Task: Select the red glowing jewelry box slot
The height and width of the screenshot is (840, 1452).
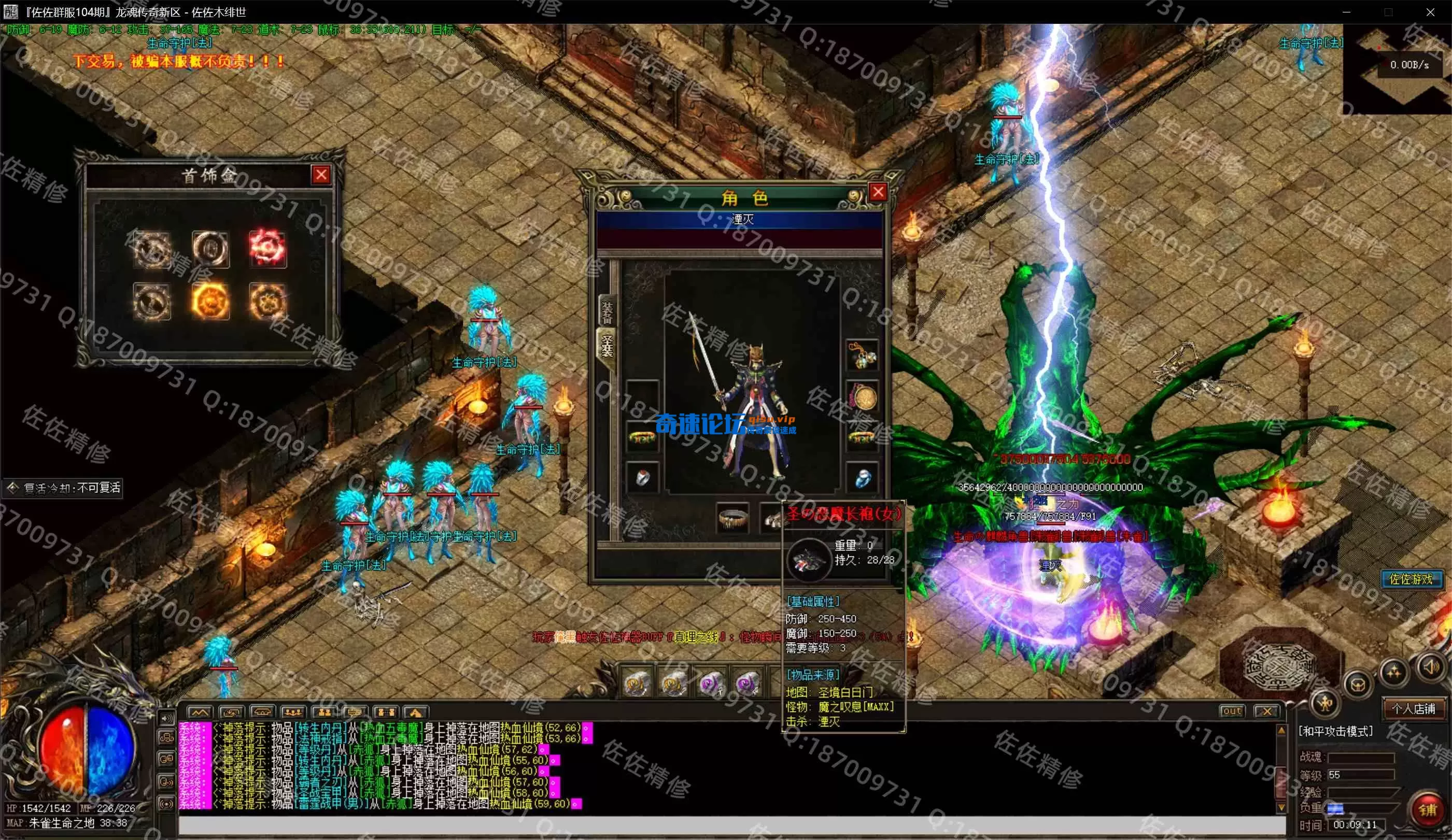Action: pyautogui.click(x=267, y=248)
